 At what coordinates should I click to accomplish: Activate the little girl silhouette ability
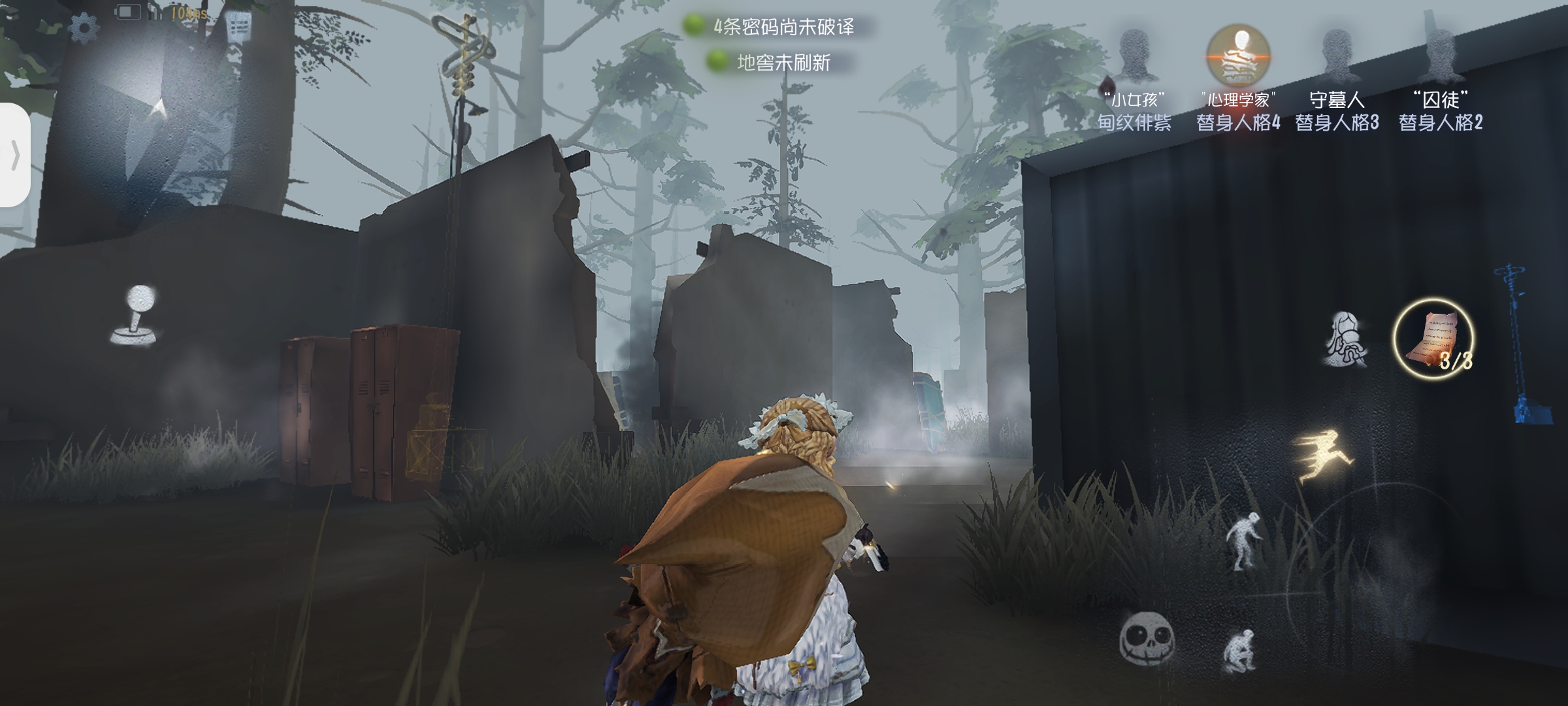pos(1346,339)
